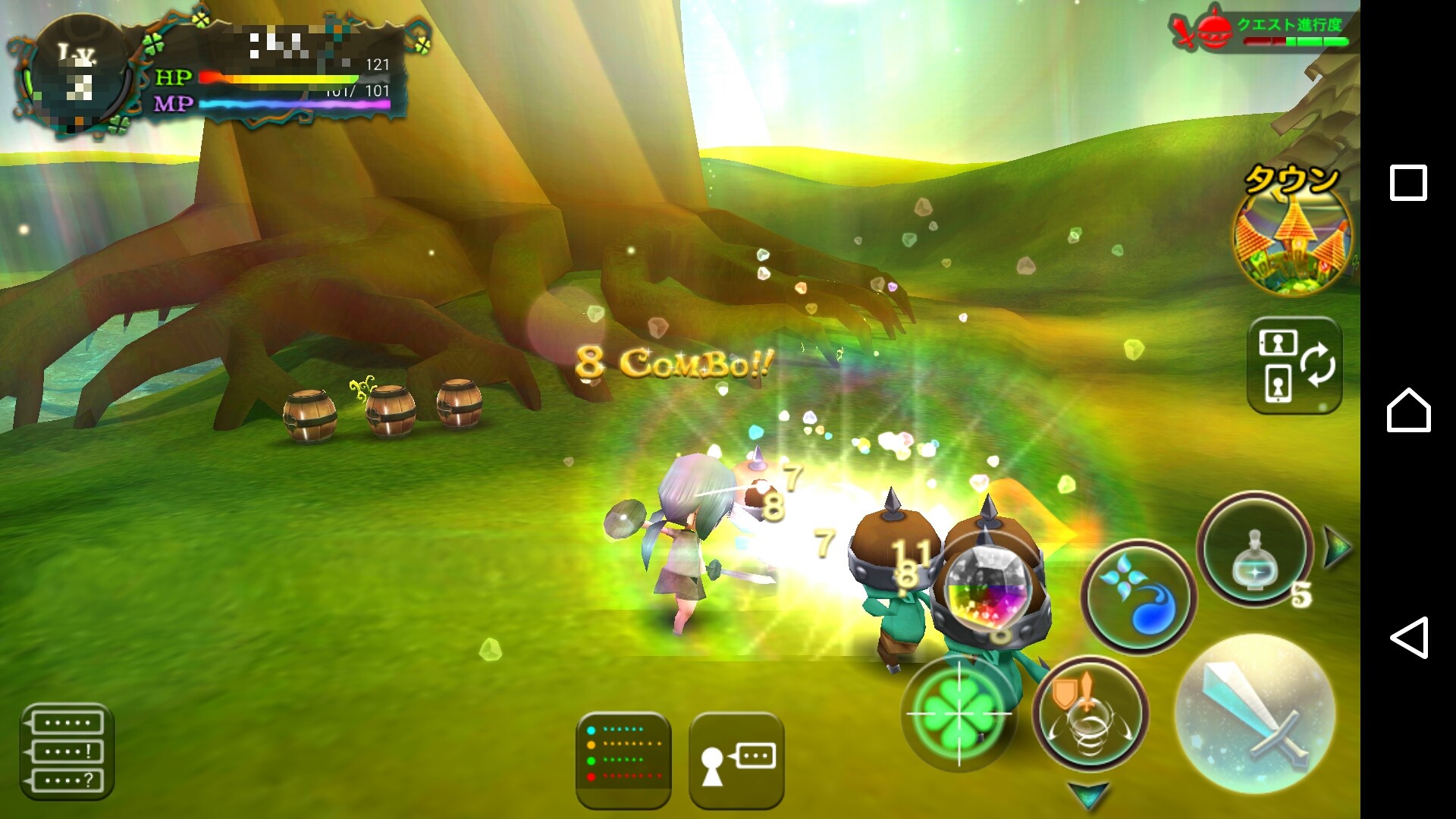Toggle the shield and sword stance button
1456x819 pixels.
(x=1090, y=714)
